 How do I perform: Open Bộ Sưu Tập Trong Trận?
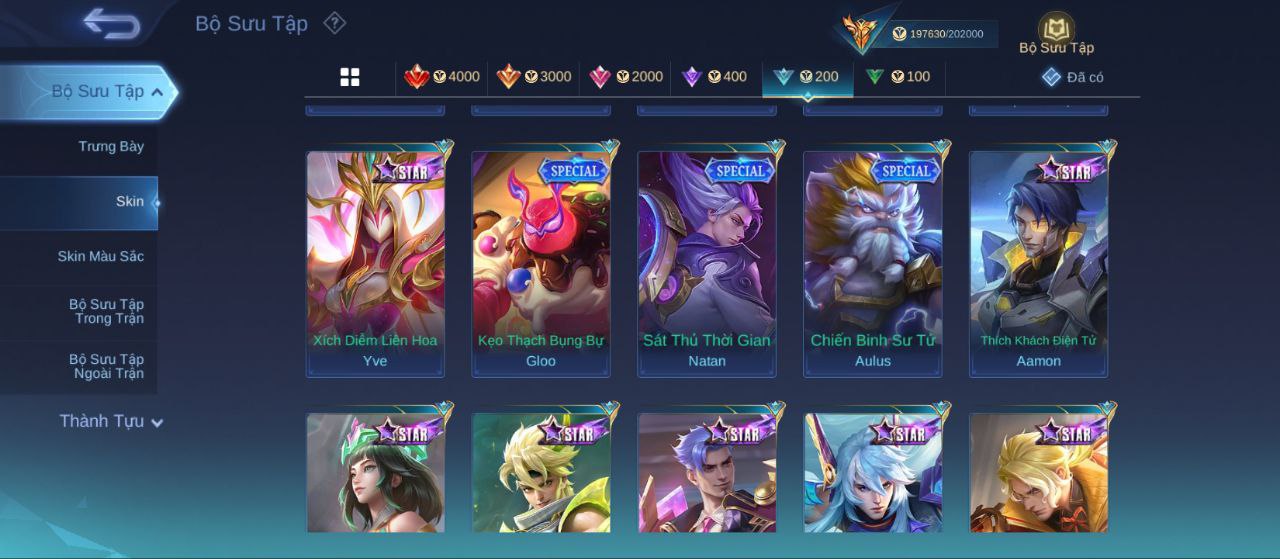point(106,312)
